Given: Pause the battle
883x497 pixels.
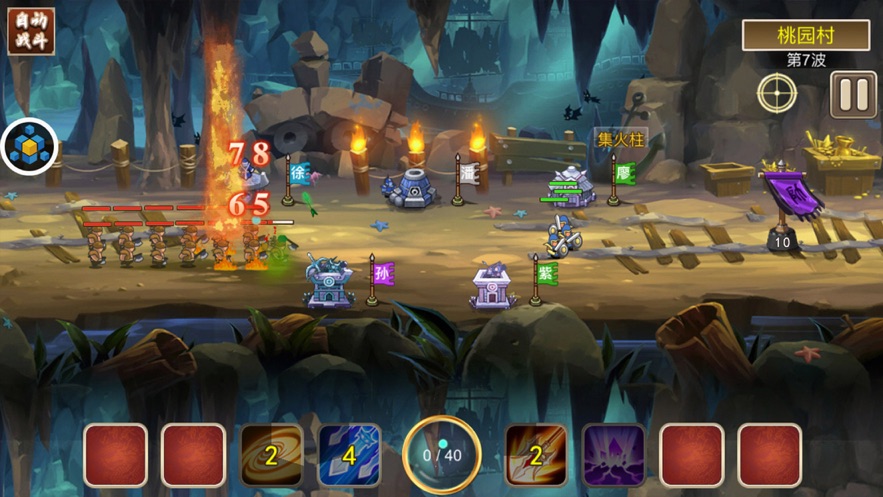Looking at the screenshot, I should tap(853, 95).
